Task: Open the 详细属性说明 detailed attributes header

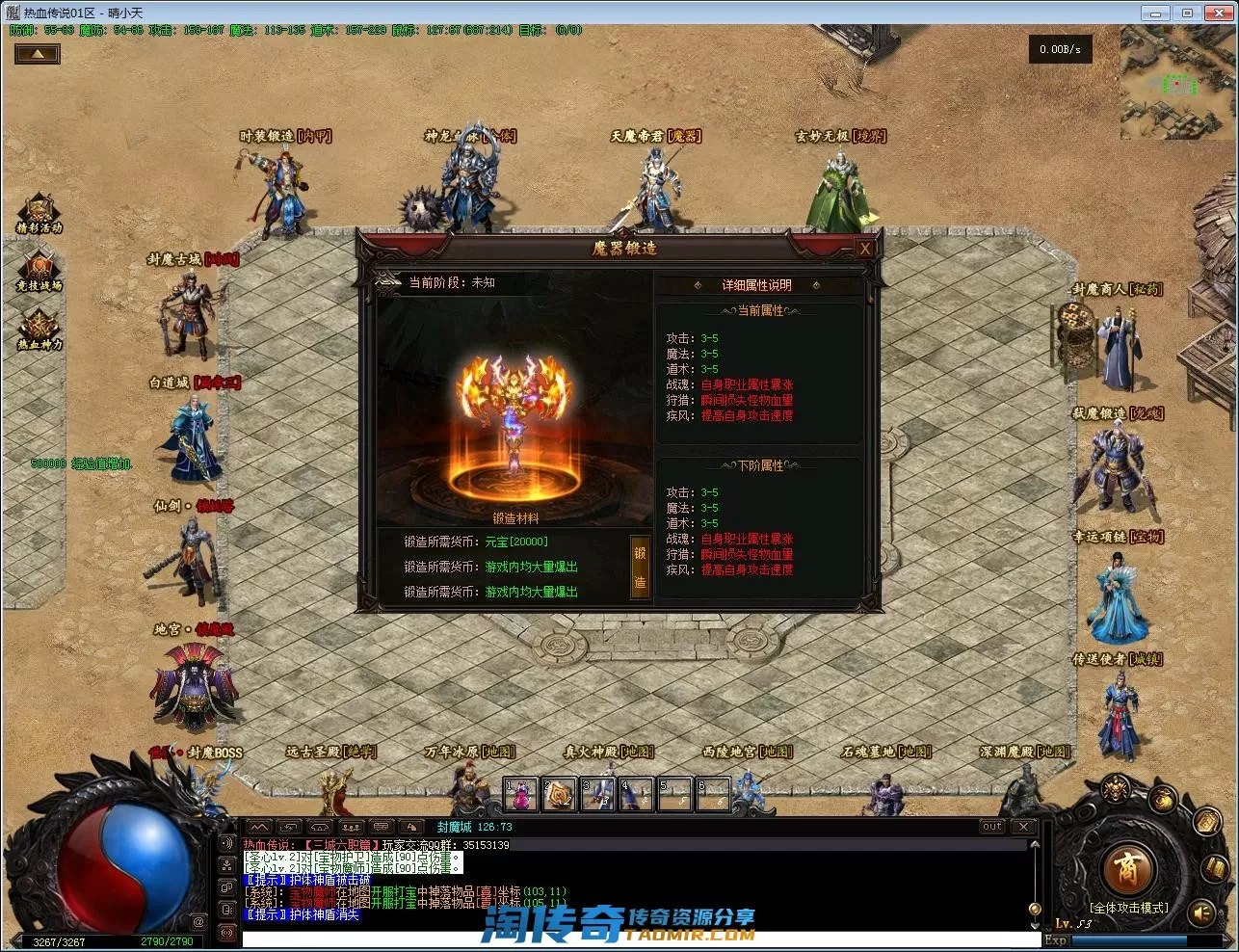Action: 756,285
